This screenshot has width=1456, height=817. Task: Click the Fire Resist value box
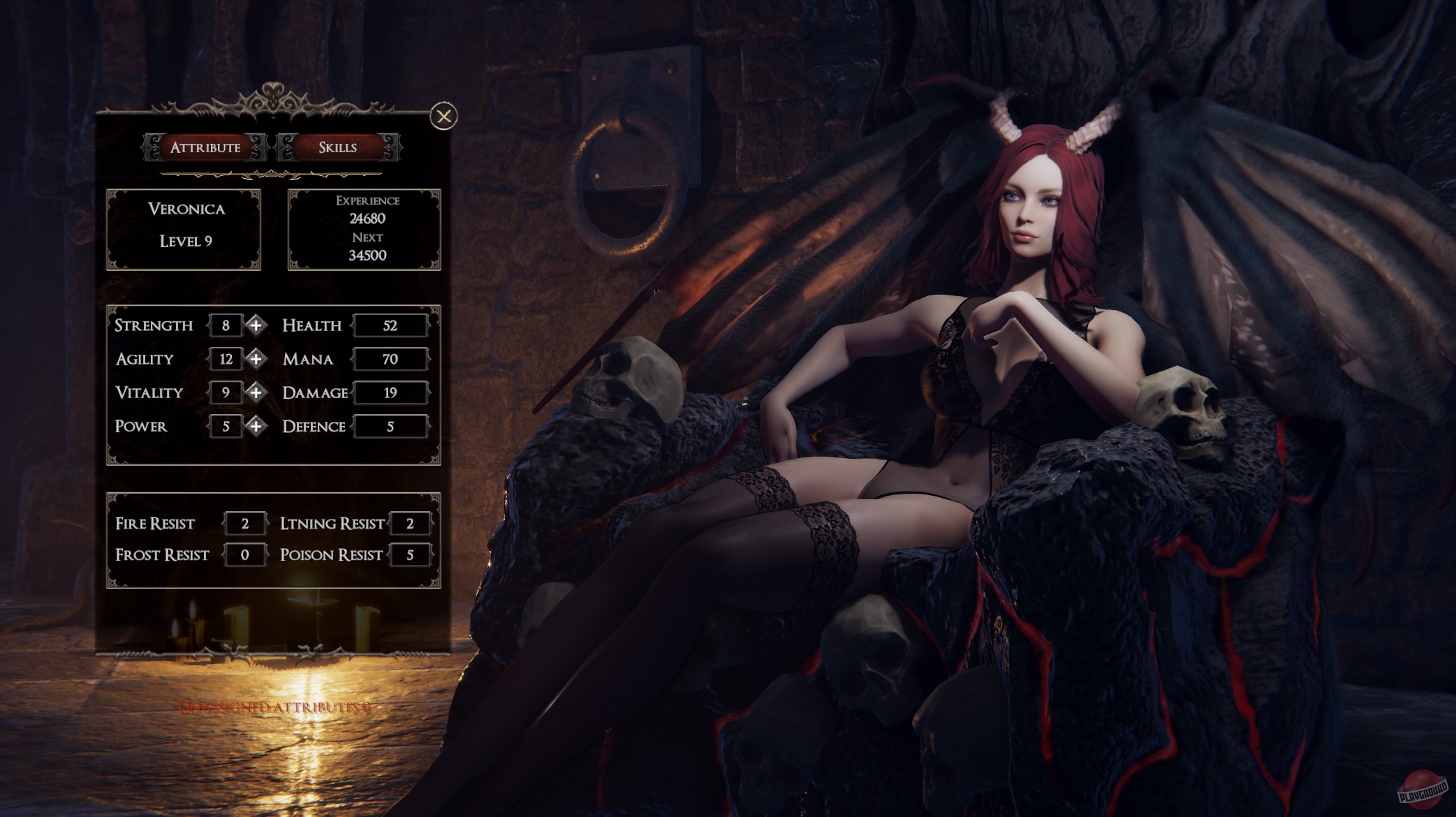(x=244, y=522)
